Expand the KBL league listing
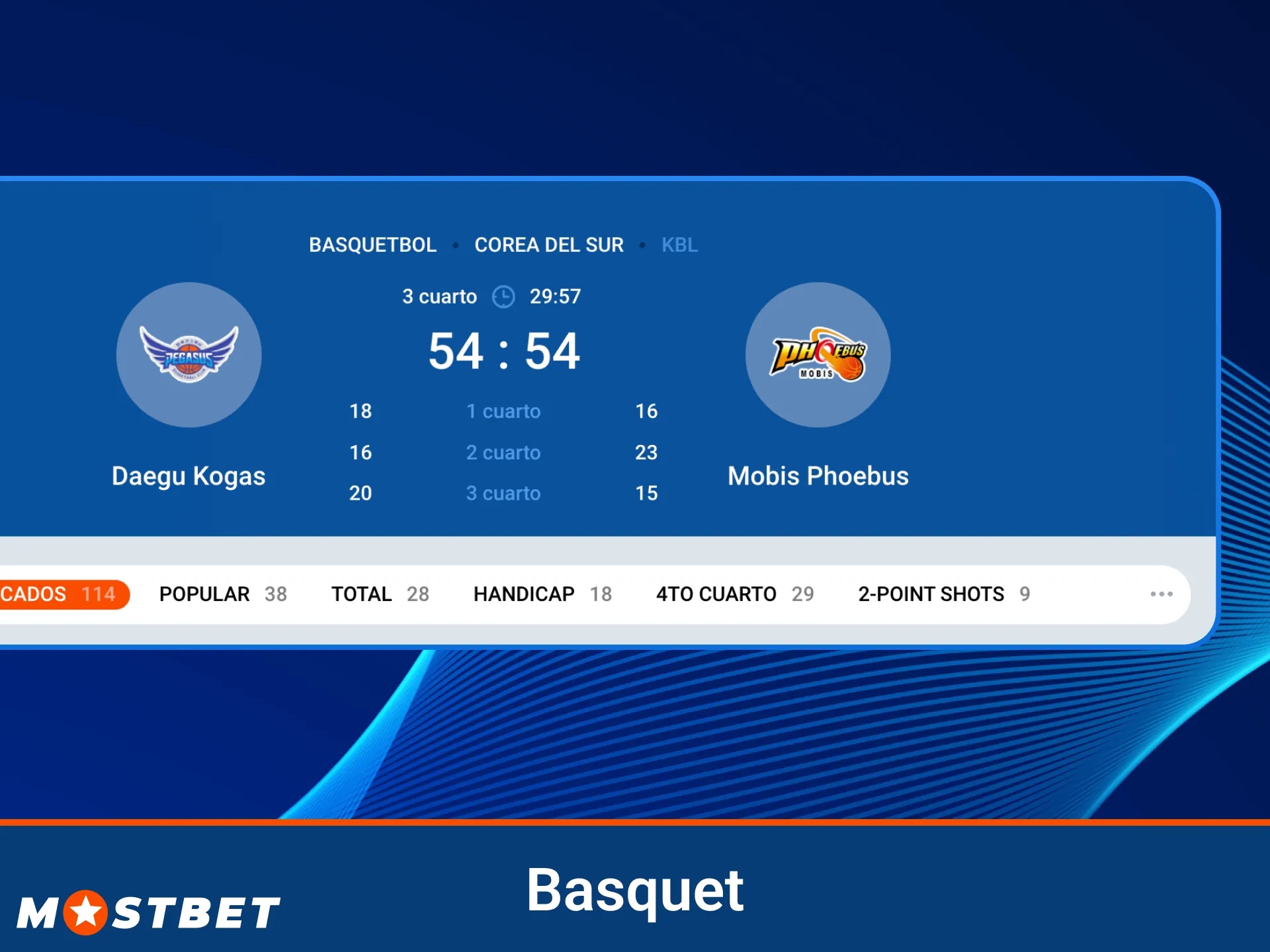This screenshot has height=952, width=1270. 679,245
